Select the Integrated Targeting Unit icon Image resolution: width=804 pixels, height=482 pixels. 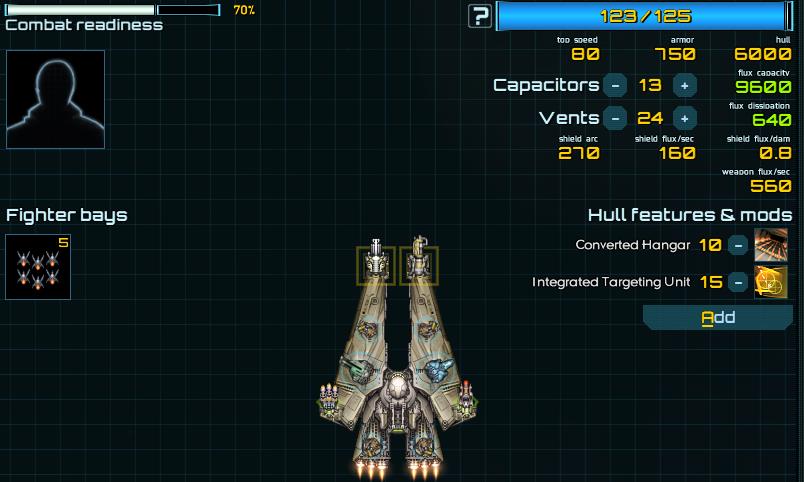[x=771, y=282]
